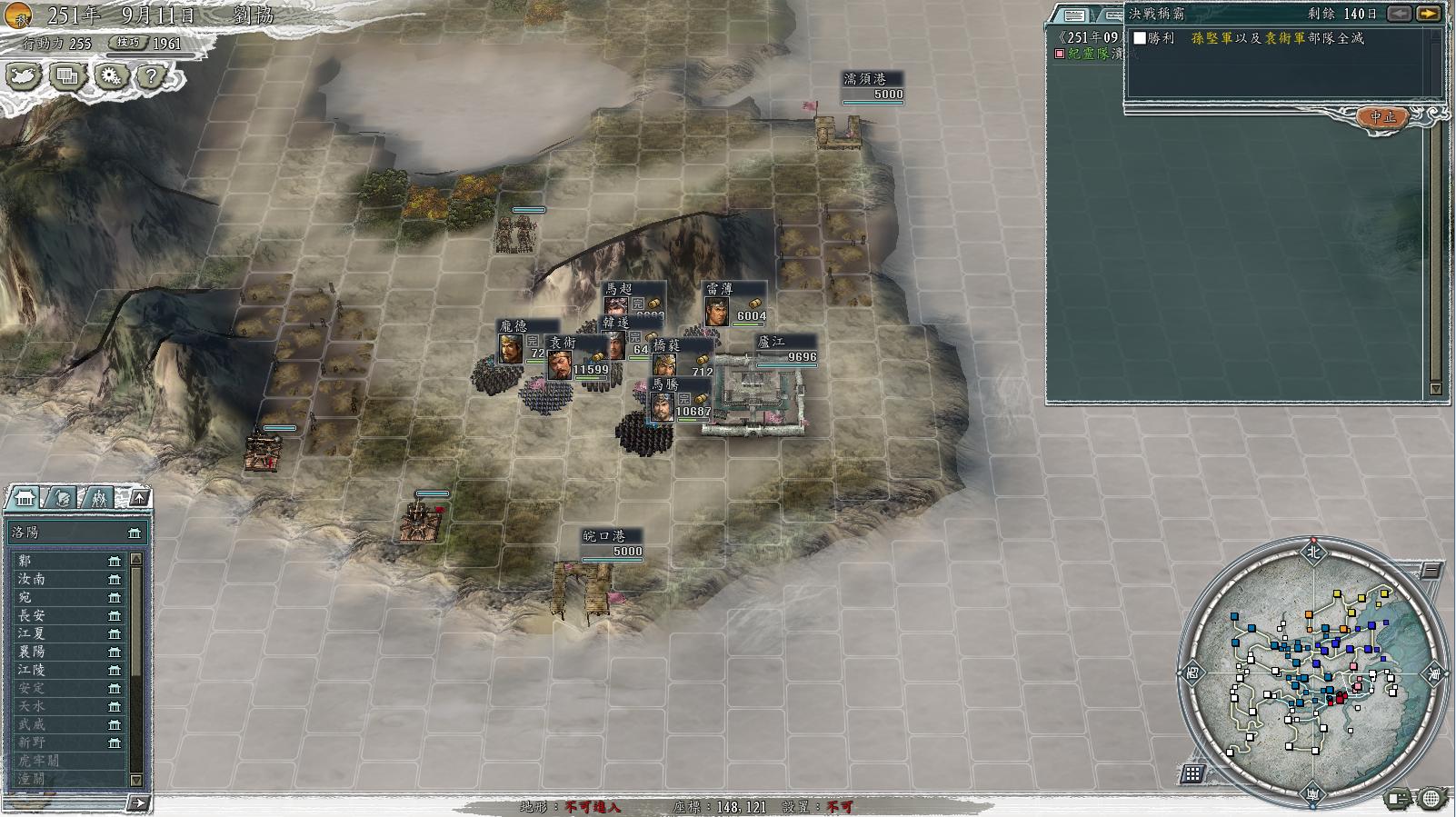Go to the next objective with the yellow arrow
The width and height of the screenshot is (1456, 817).
click(1428, 14)
